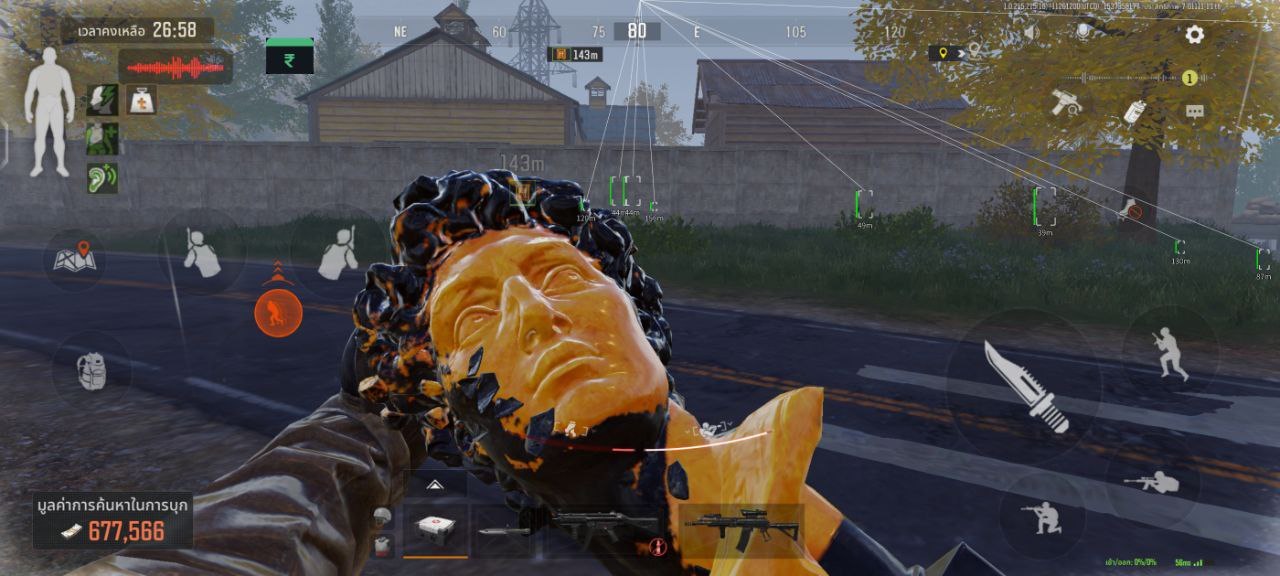Activate the jump stance button
The height and width of the screenshot is (576, 1280).
(x=1169, y=352)
